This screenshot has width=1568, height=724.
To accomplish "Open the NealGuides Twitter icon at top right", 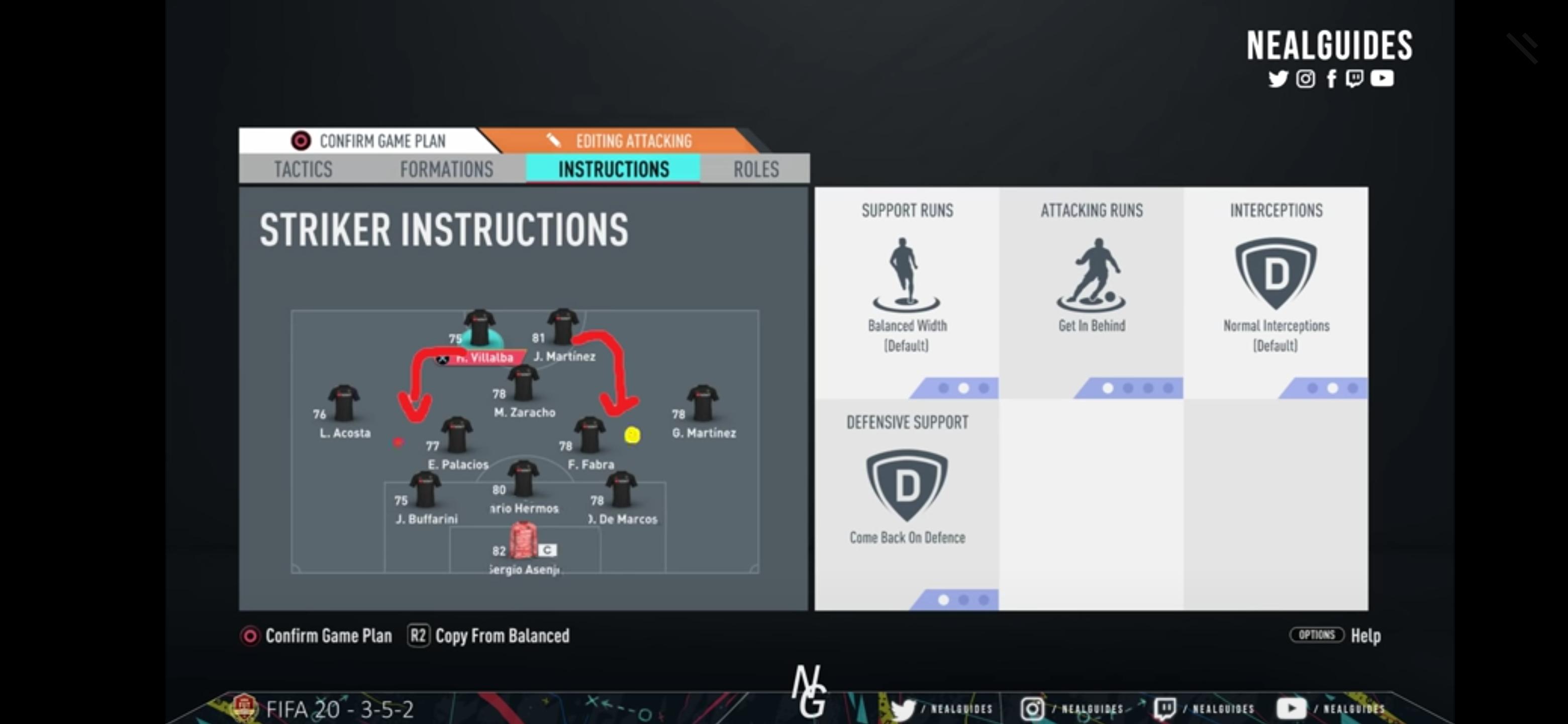I will 1277,78.
